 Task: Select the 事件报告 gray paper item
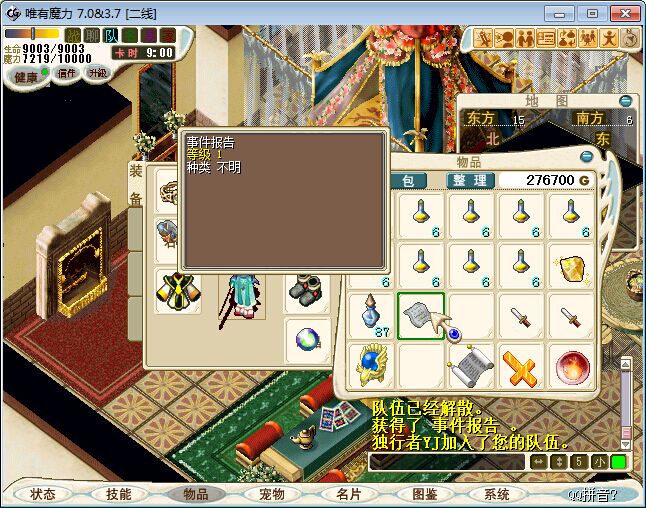pyautogui.click(x=421, y=317)
